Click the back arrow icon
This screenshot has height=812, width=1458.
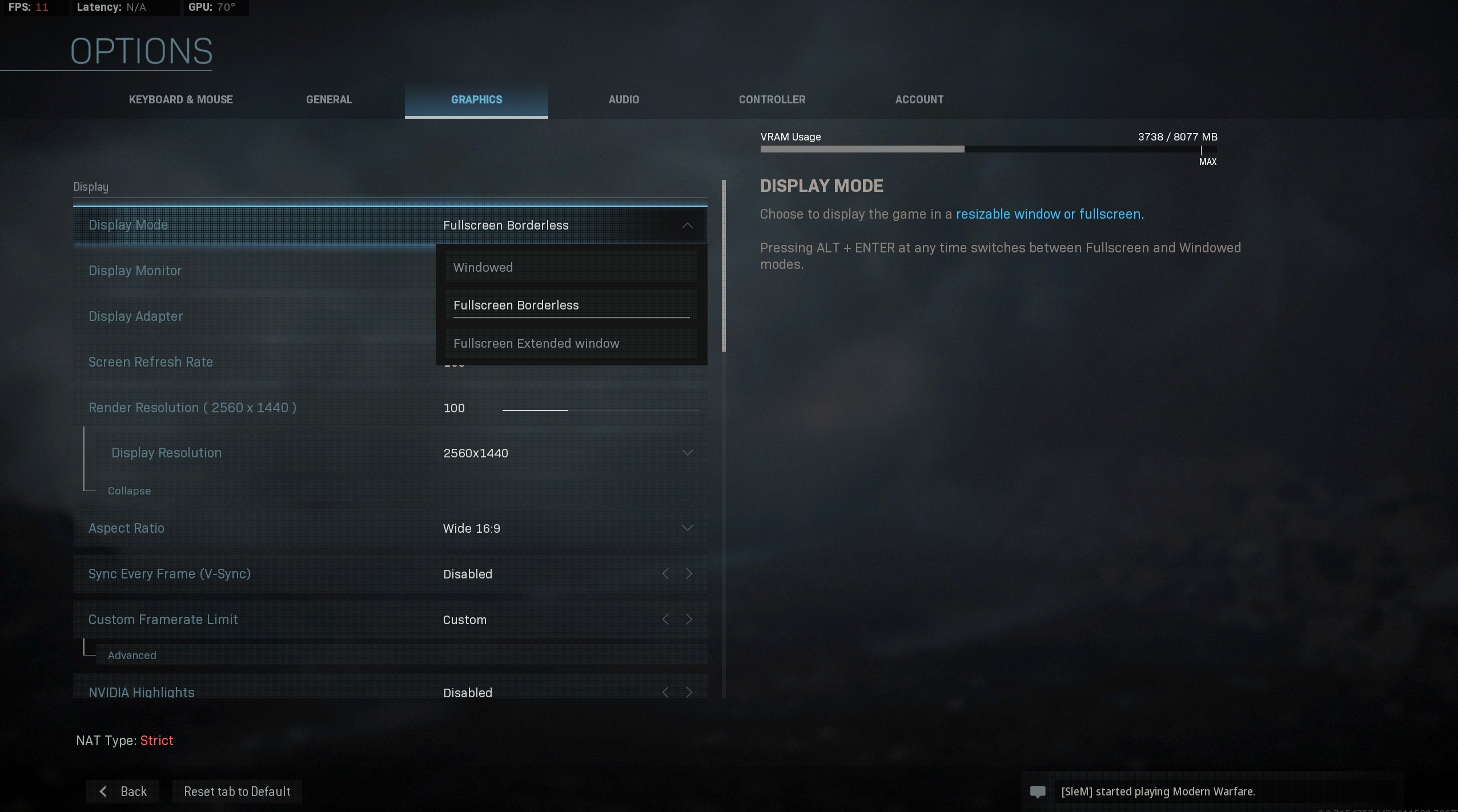(x=103, y=791)
